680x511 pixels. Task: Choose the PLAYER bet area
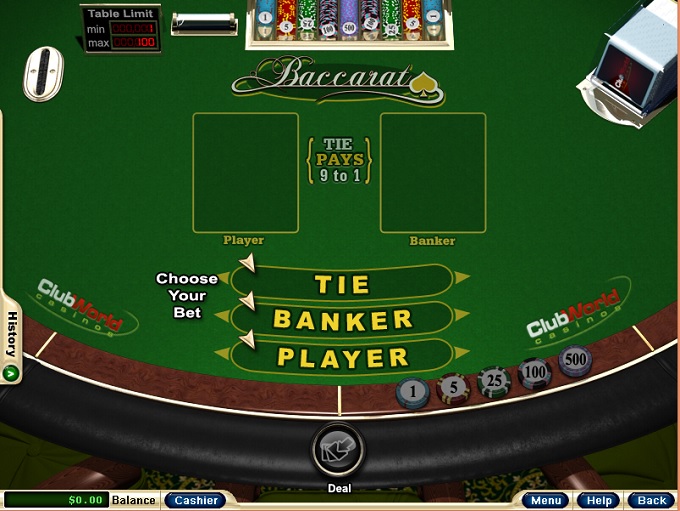(x=343, y=357)
